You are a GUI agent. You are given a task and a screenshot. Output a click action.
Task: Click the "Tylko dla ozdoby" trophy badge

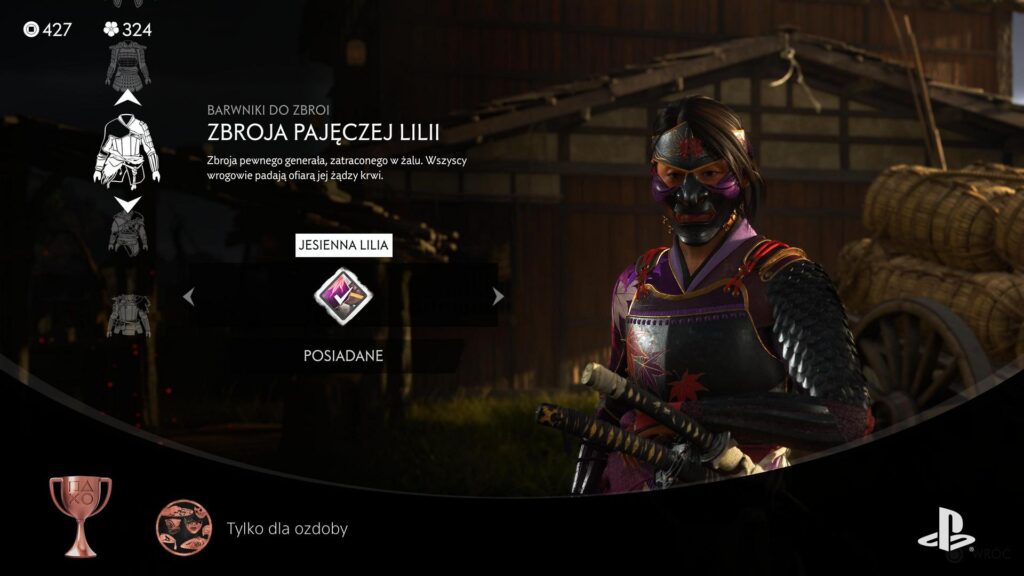[183, 527]
